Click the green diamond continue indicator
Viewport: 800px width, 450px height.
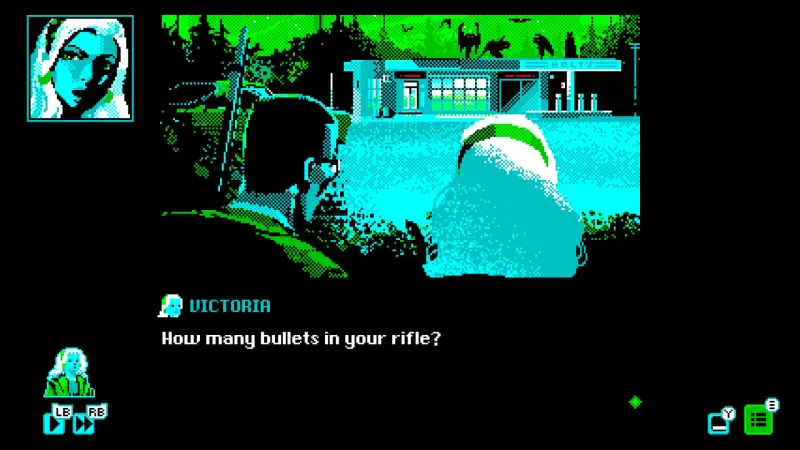[x=634, y=402]
